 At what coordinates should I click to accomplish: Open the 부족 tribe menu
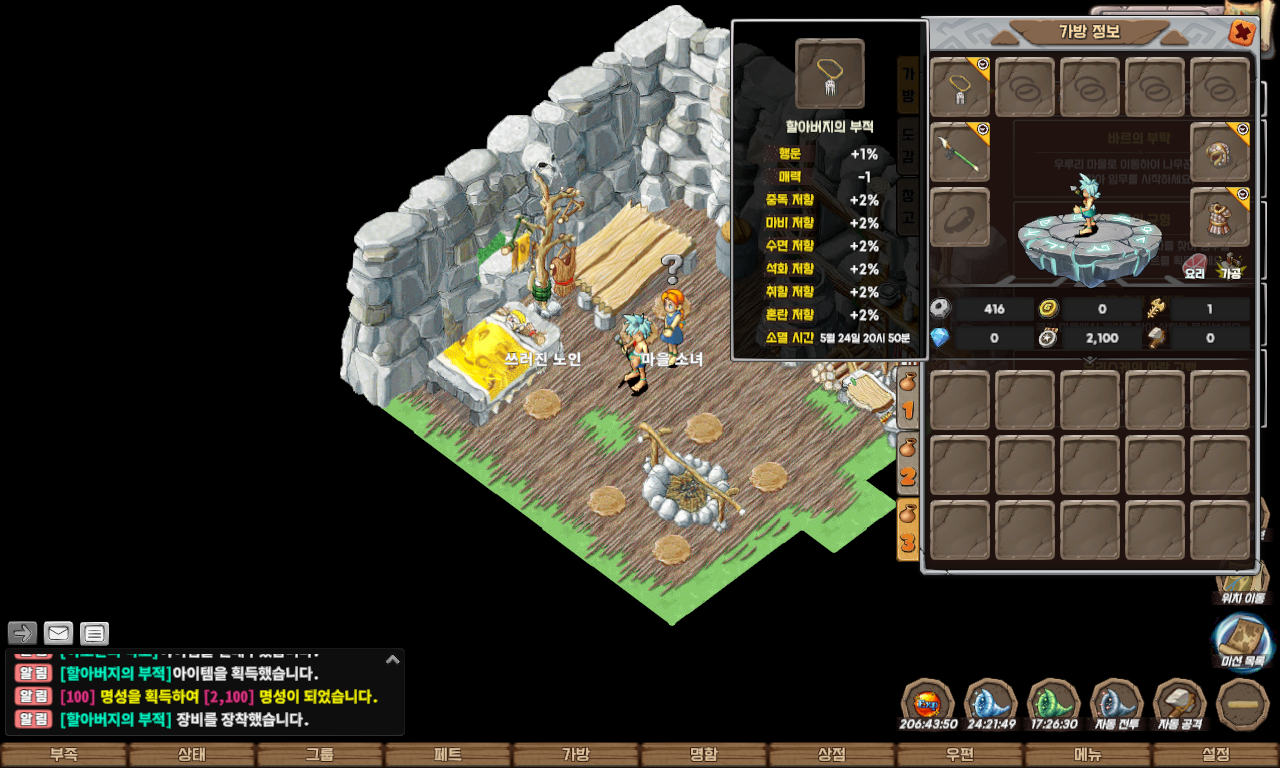pos(64,755)
